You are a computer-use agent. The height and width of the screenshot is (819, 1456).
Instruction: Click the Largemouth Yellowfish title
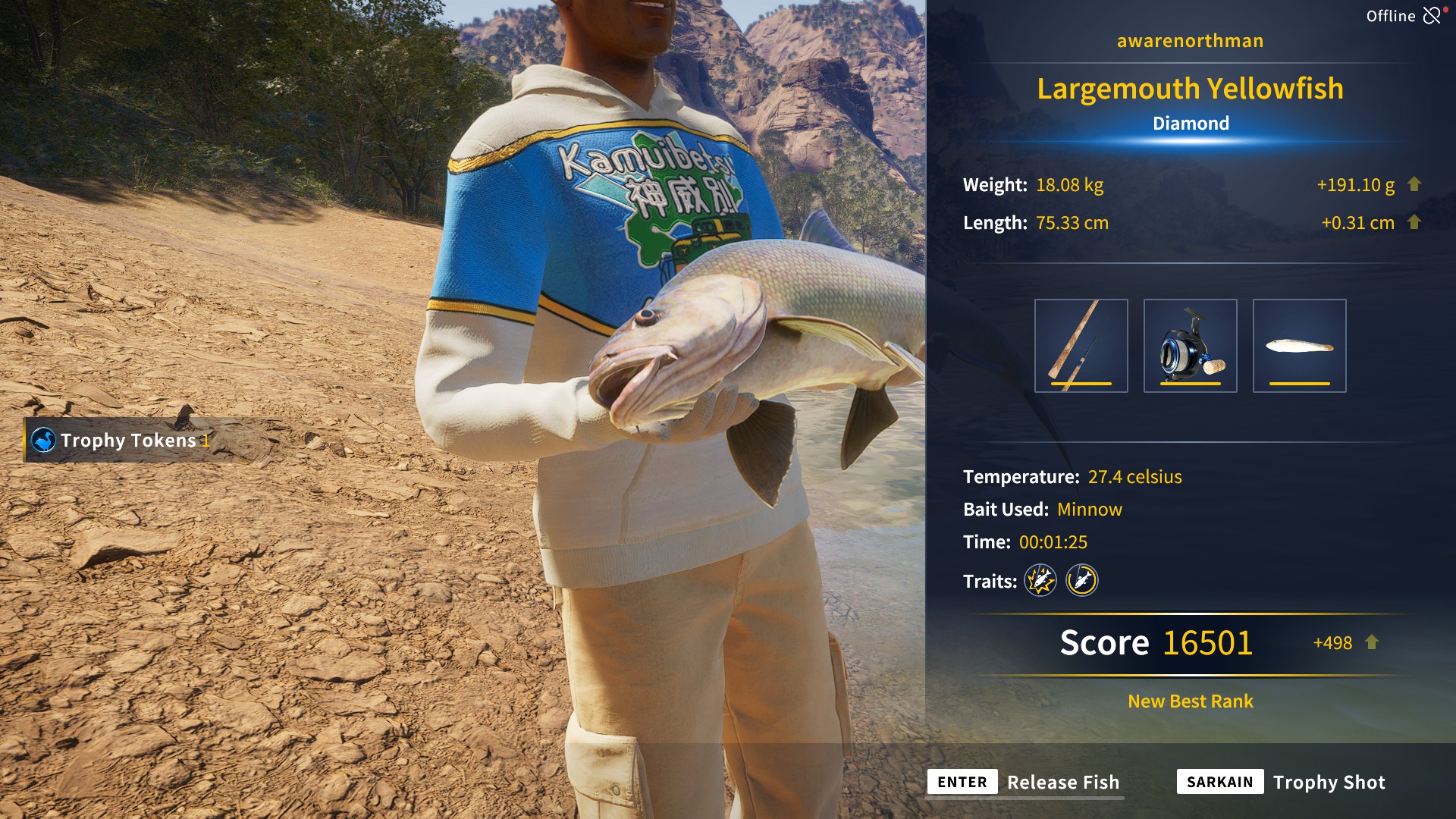[1190, 89]
